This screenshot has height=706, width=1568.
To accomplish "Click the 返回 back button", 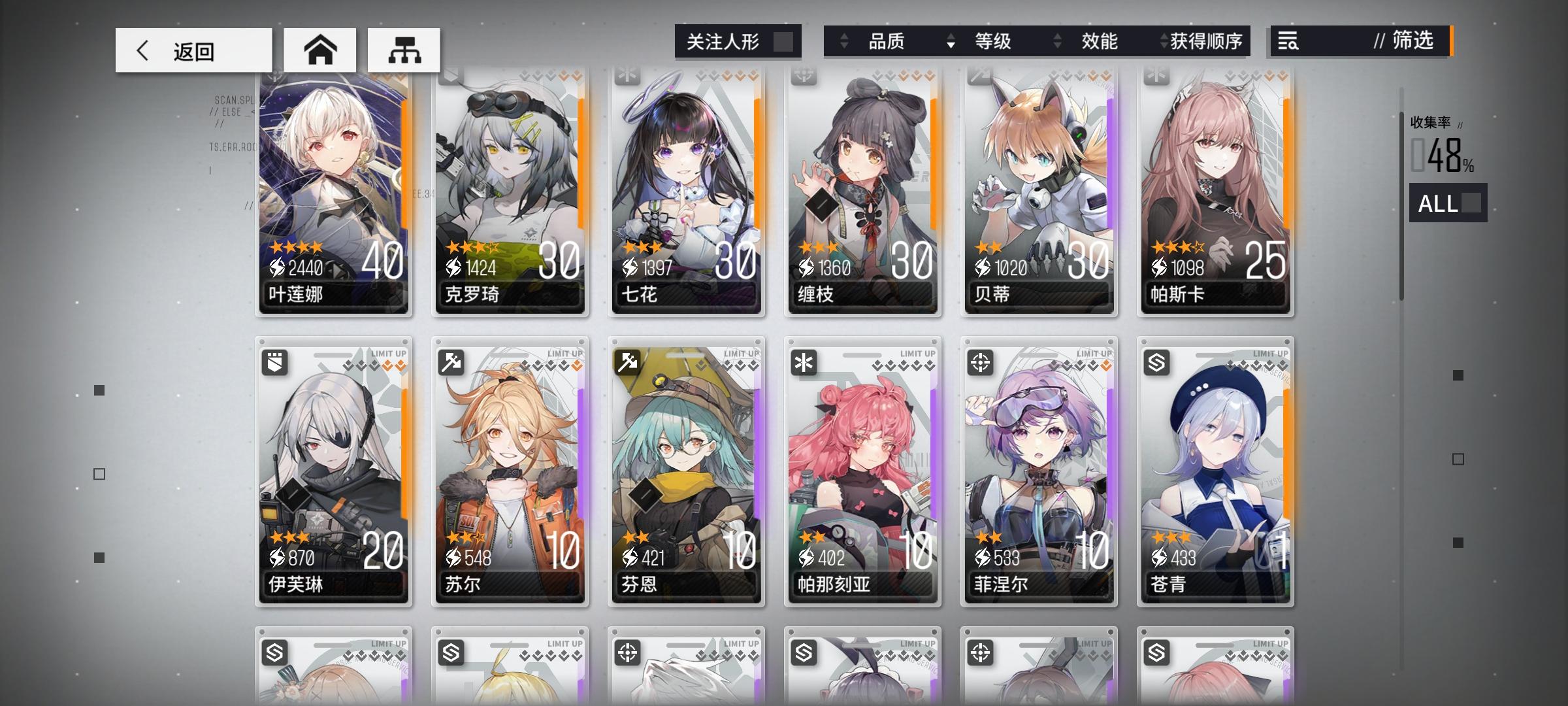I will click(193, 50).
